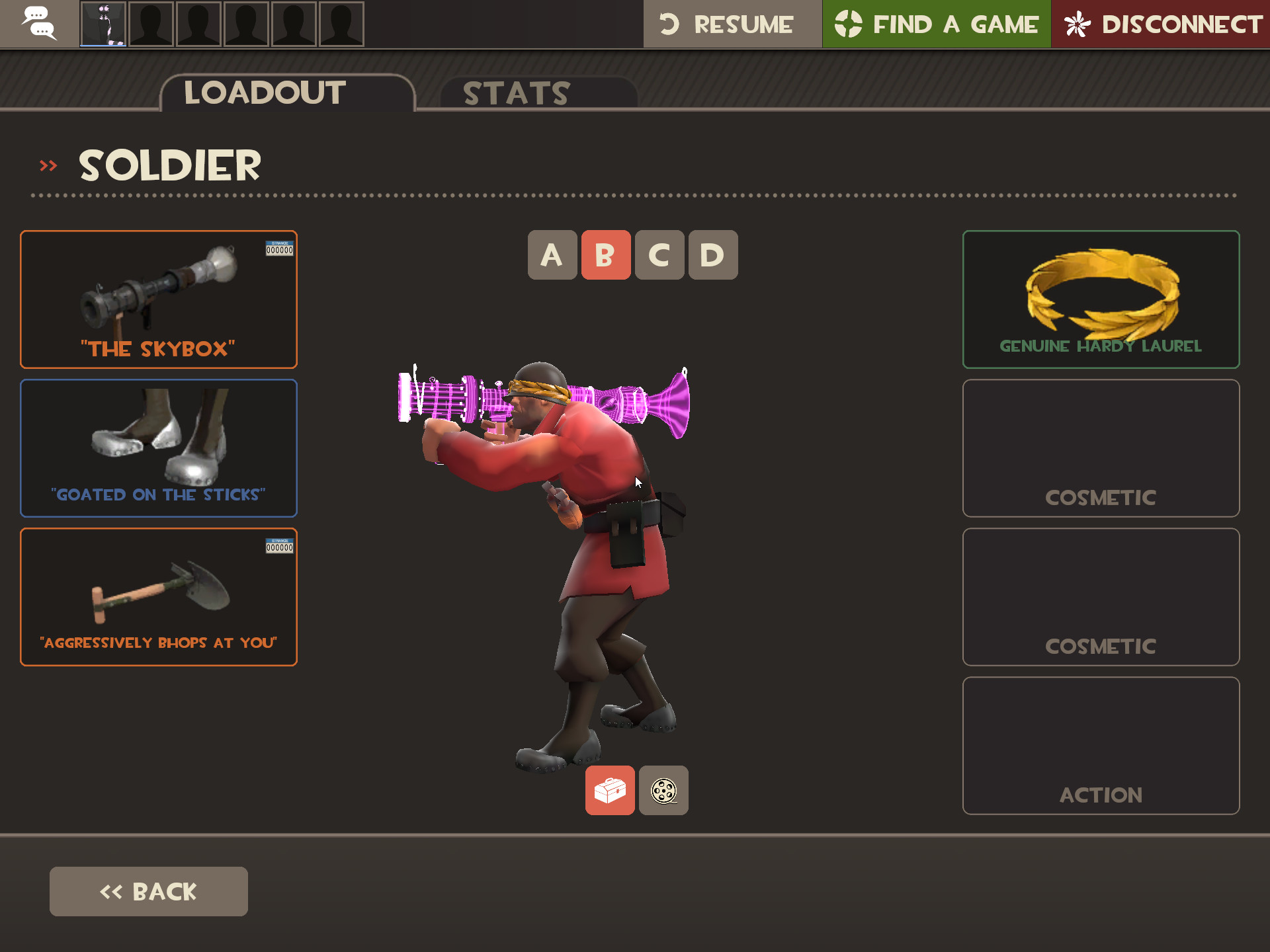Image resolution: width=1270 pixels, height=952 pixels.
Task: Click the Disconnect pinwheel icon
Action: pos(1077,23)
